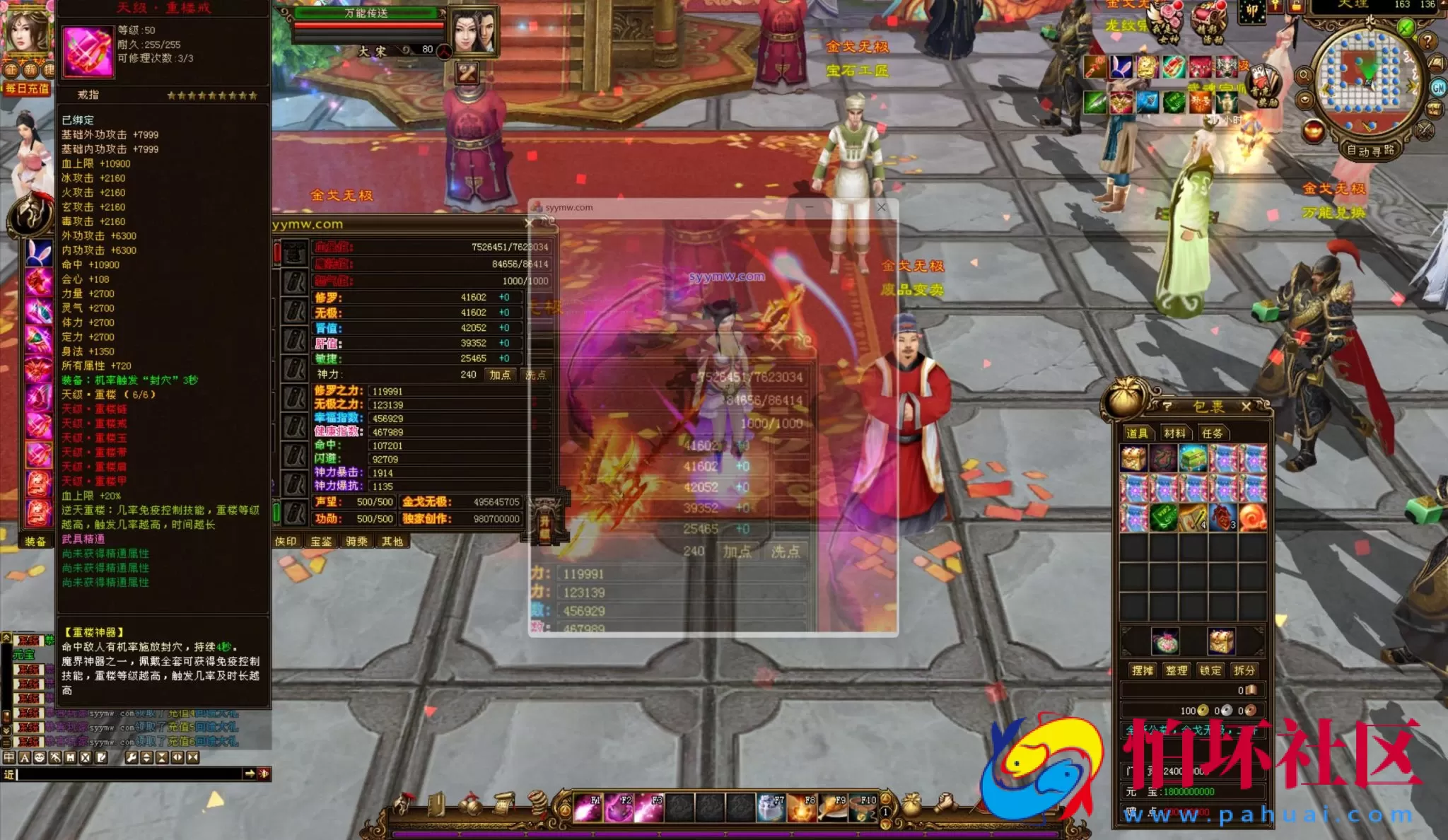The image size is (1448, 840).
Task: Toggle the eye icon under the minimap magnifier
Action: 1304,98
